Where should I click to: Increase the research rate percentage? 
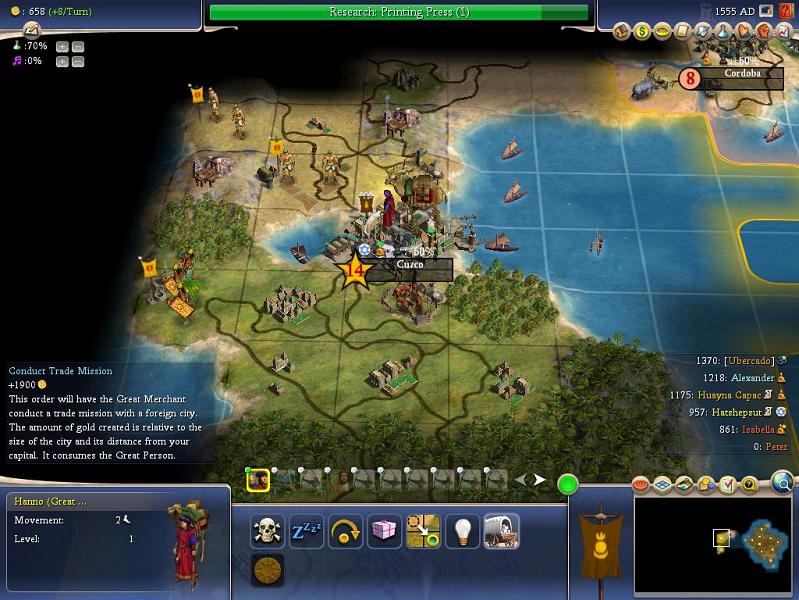(62, 46)
